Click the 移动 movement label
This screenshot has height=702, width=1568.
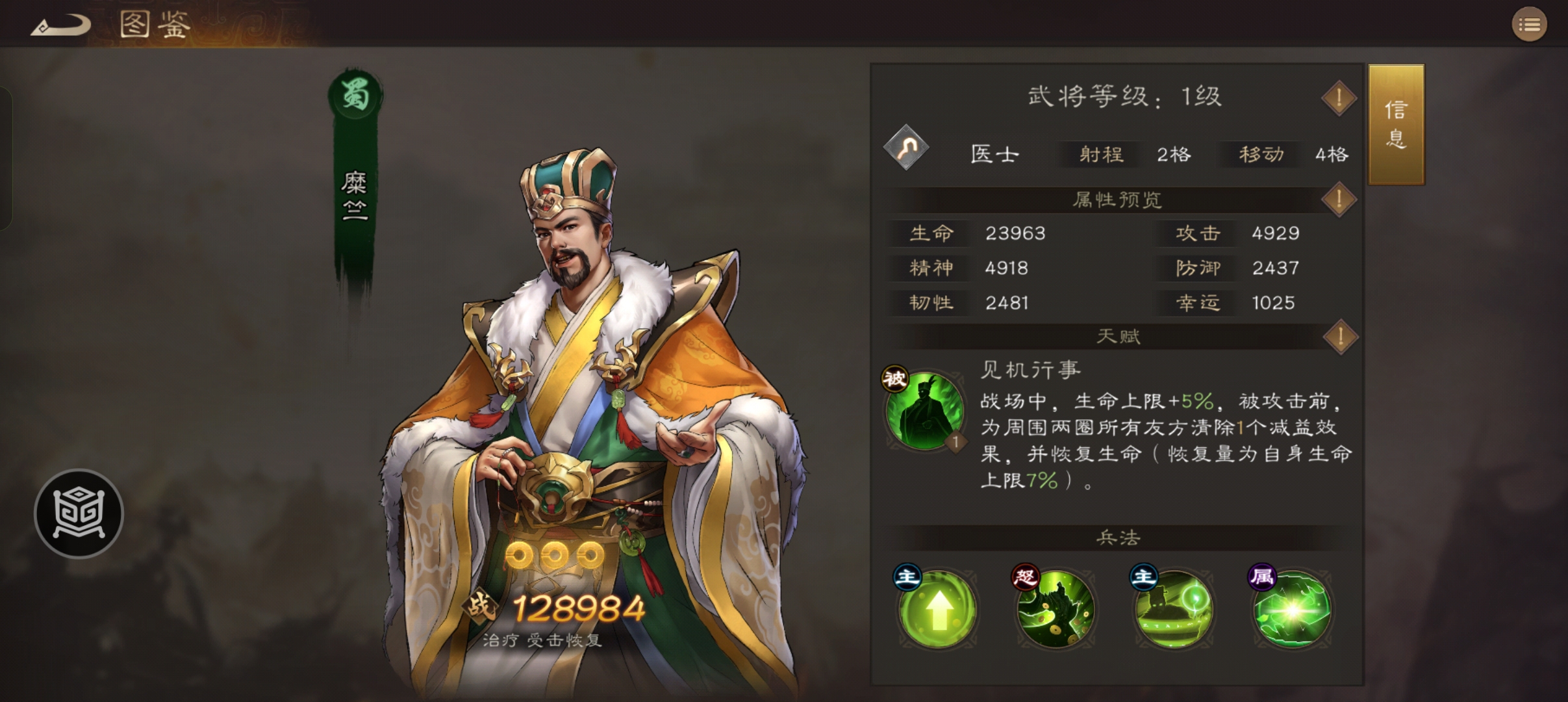(1259, 155)
